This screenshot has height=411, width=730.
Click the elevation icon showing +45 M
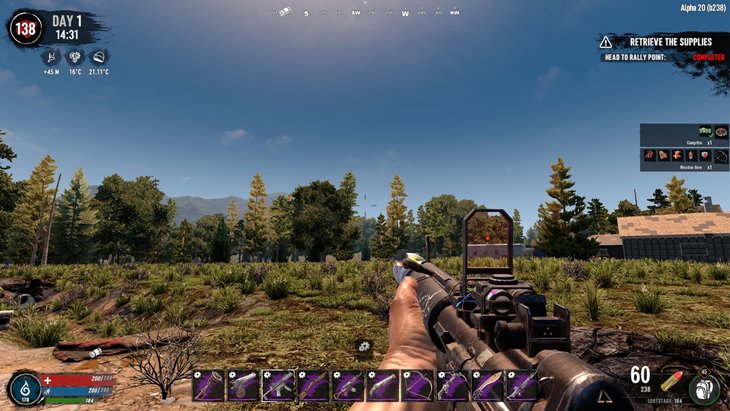point(51,58)
